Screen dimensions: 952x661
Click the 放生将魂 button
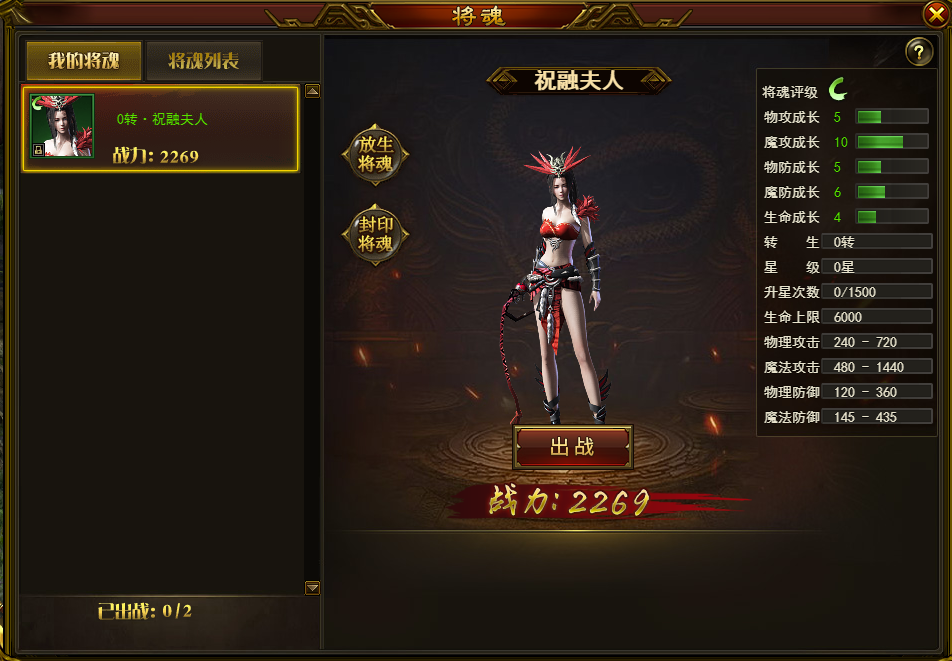pyautogui.click(x=376, y=154)
